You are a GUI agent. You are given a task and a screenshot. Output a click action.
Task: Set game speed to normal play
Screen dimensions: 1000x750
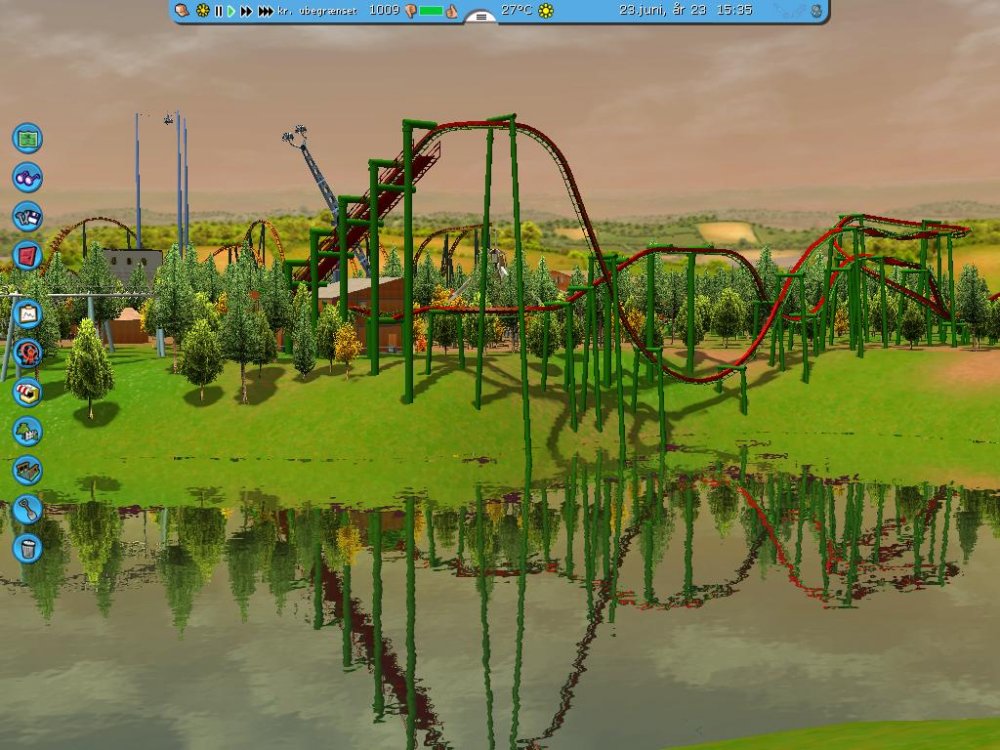232,11
